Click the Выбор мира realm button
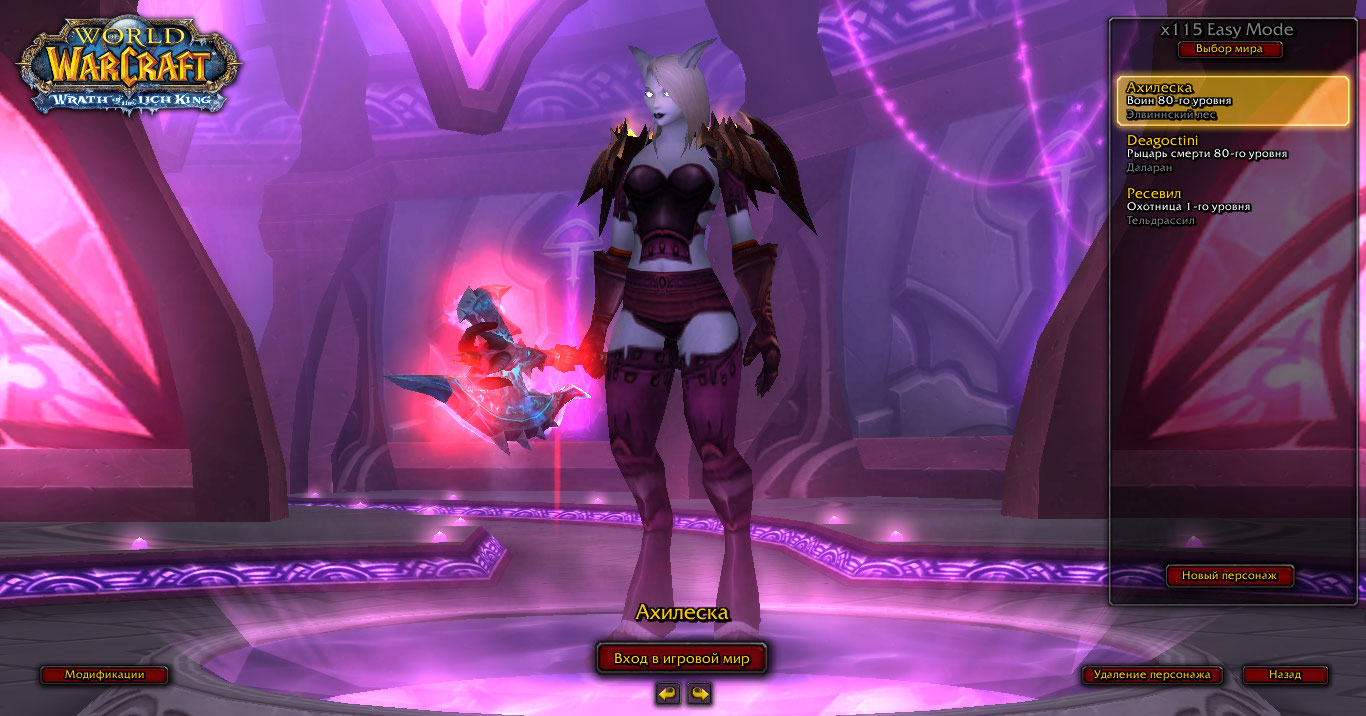Image resolution: width=1366 pixels, height=716 pixels. tap(1229, 49)
